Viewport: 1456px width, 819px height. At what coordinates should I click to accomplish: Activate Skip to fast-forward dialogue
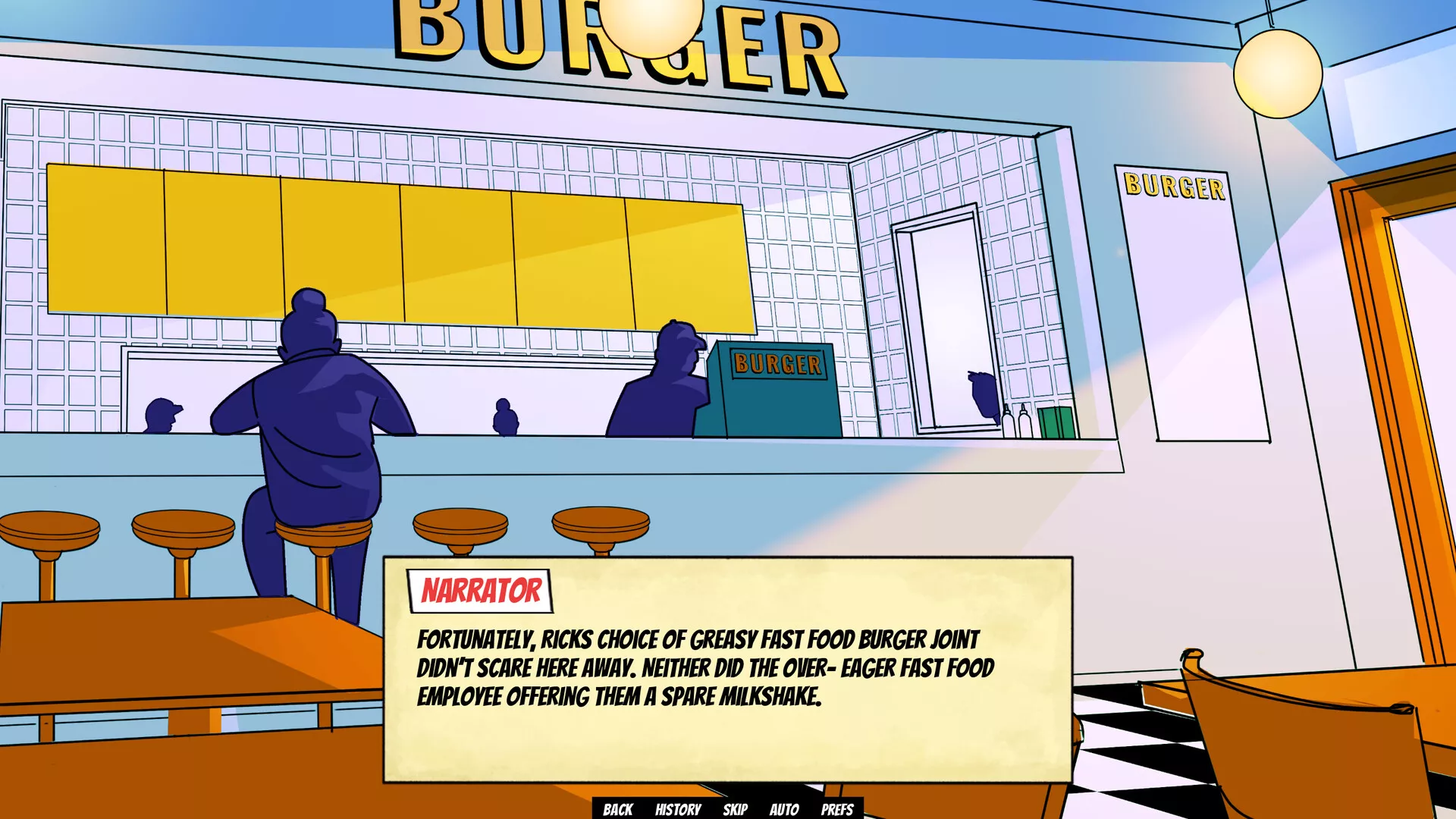[x=735, y=809]
